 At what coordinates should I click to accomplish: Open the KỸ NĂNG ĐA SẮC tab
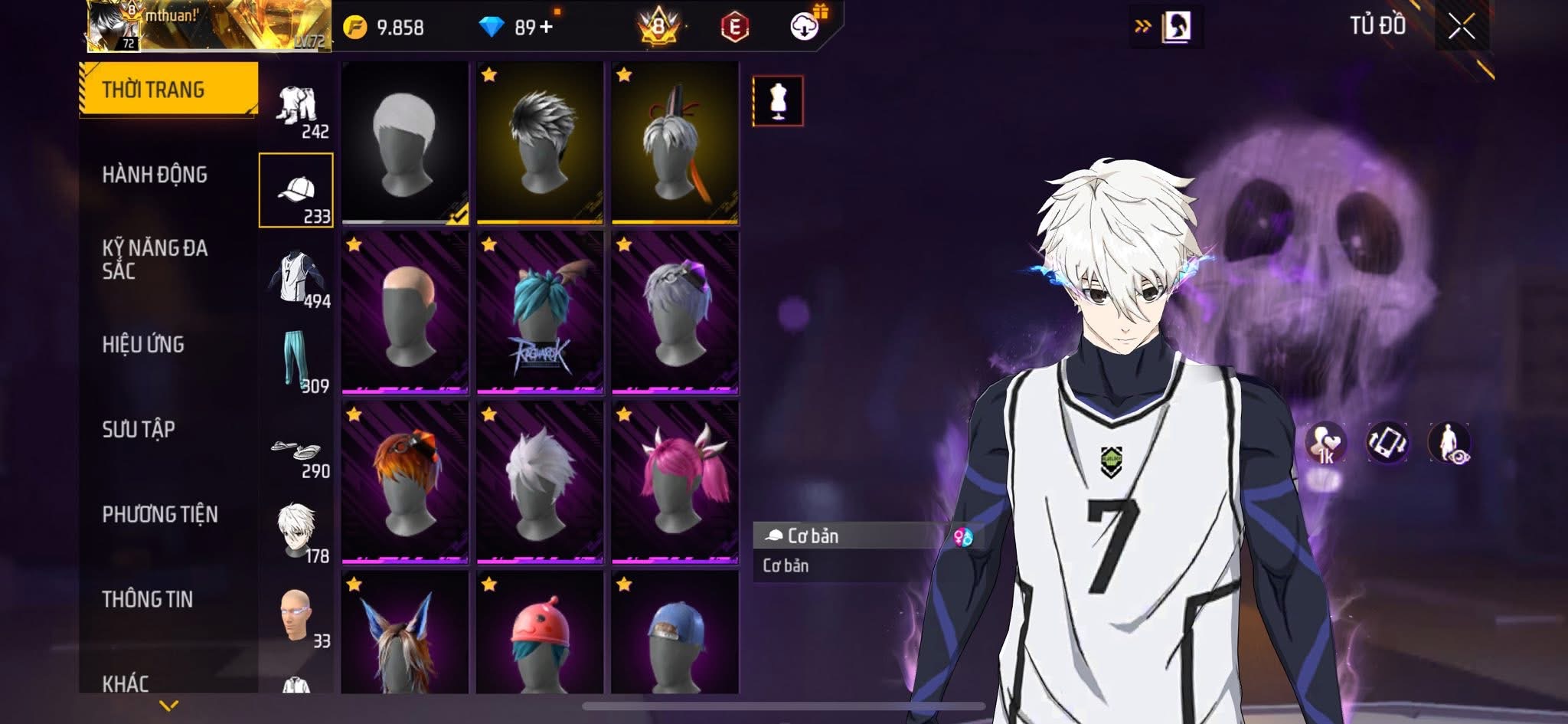(155, 259)
